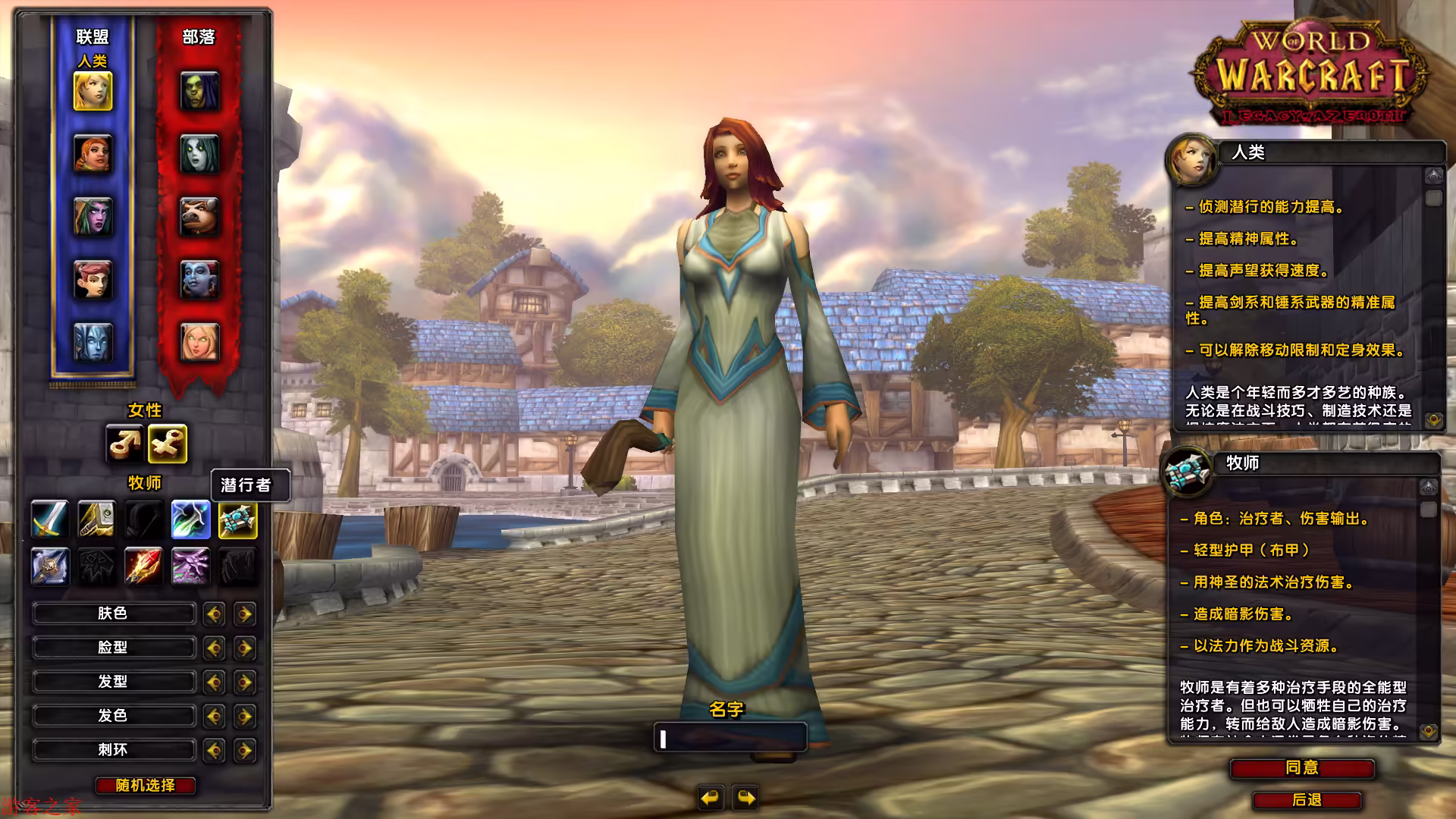
Task: Select the Orc race portrait
Action: [x=200, y=91]
